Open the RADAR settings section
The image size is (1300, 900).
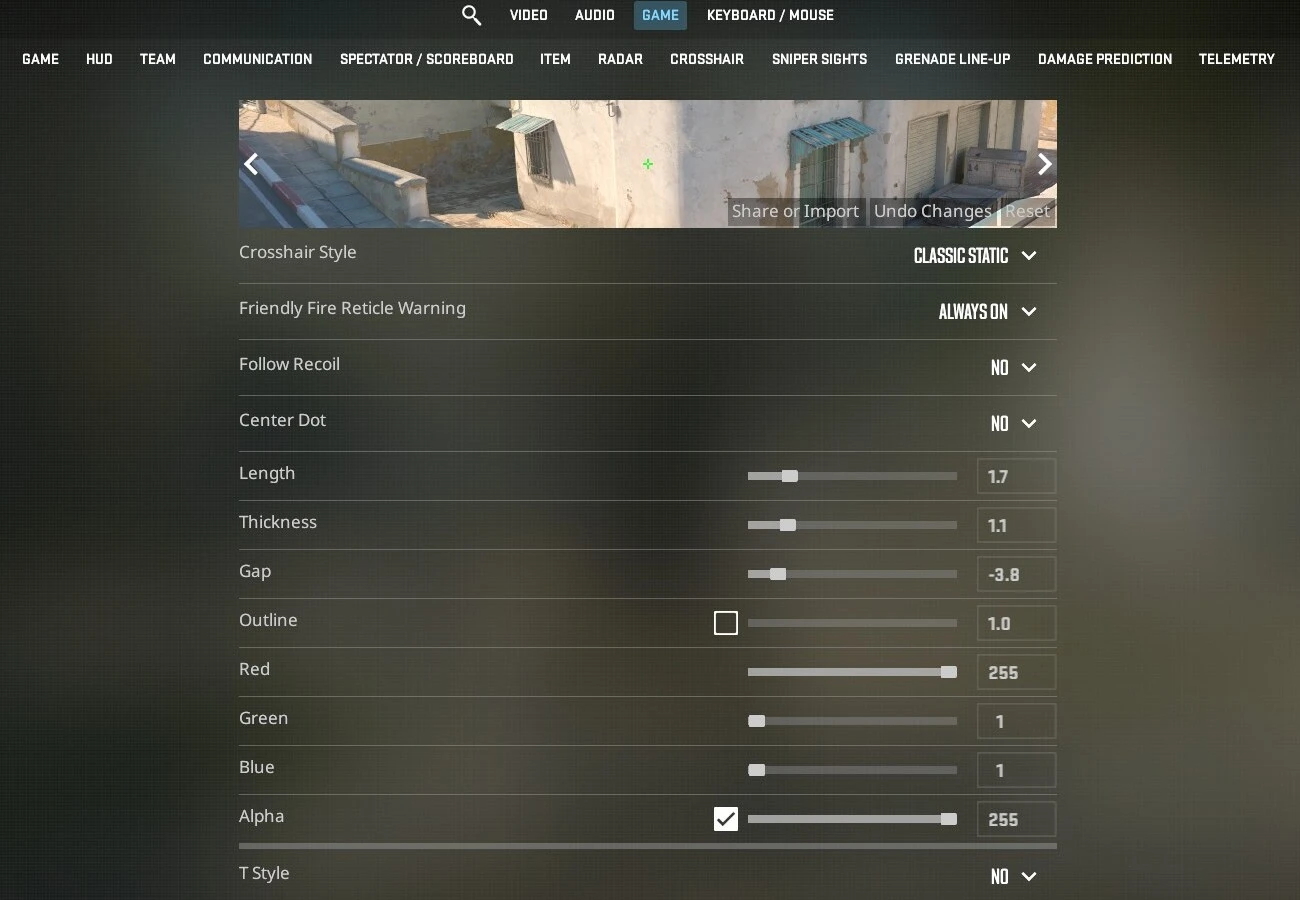pyautogui.click(x=620, y=59)
